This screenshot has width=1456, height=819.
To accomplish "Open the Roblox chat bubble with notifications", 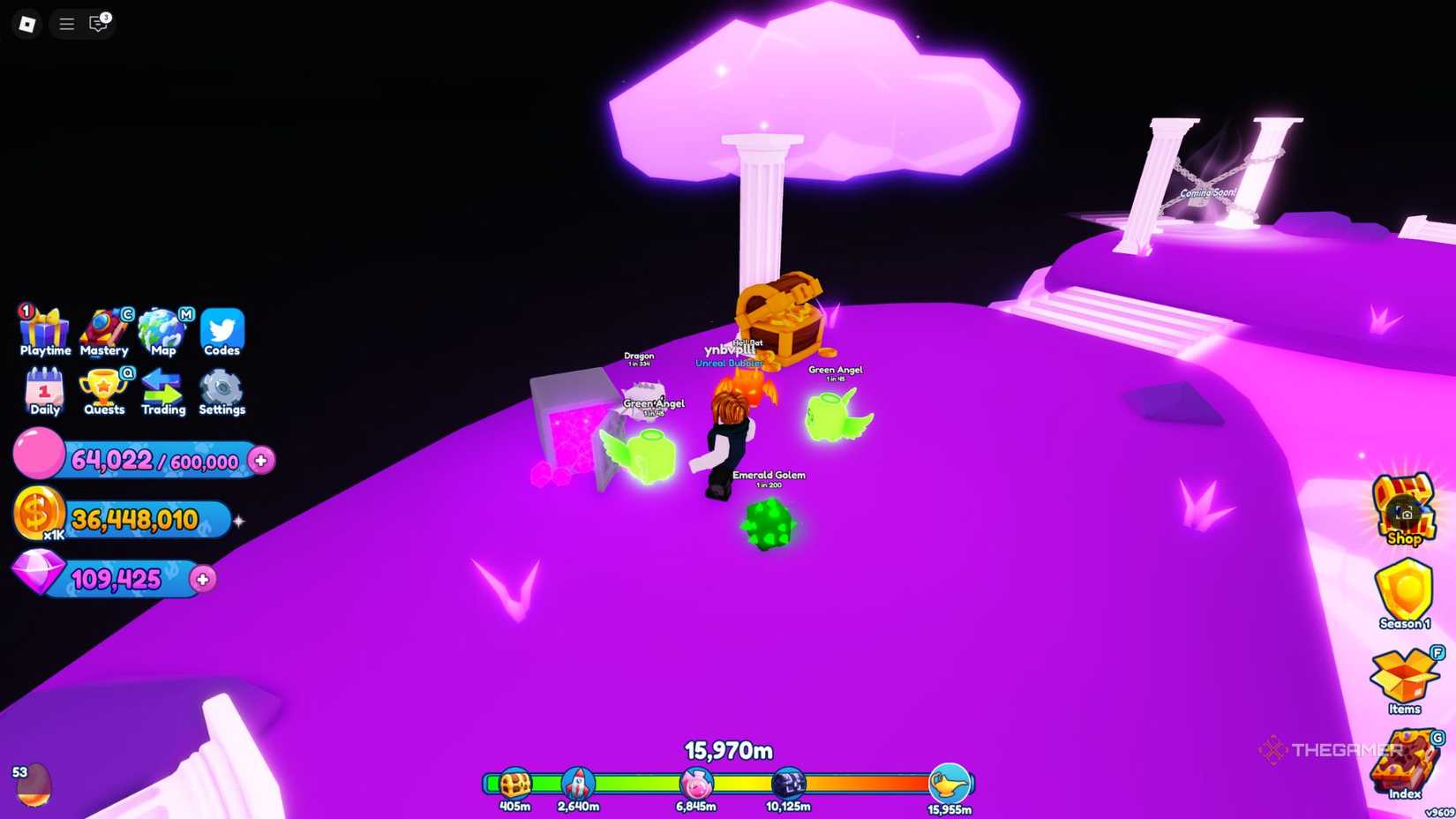I will [x=97, y=24].
